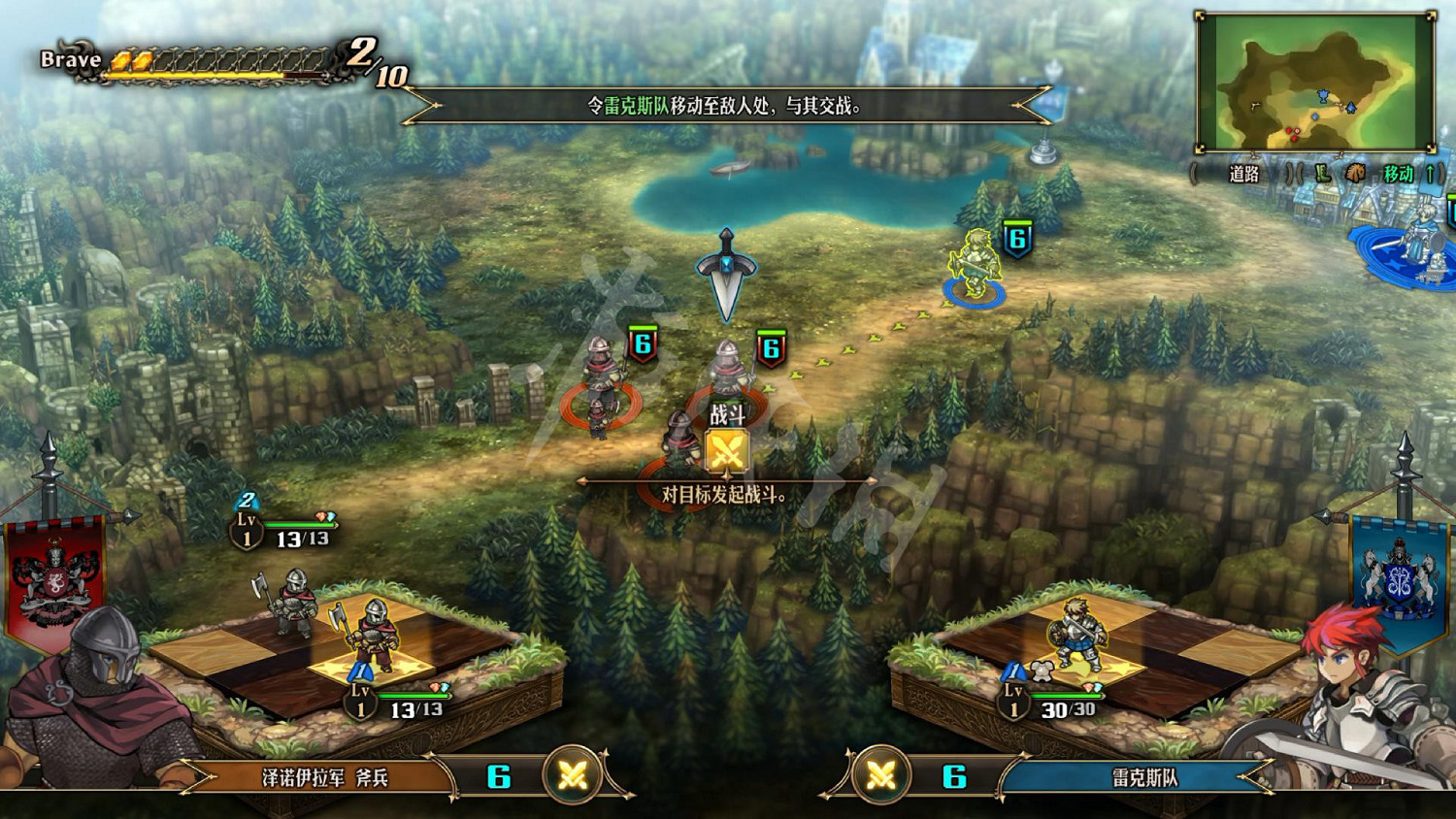Select the front axeman on enemy formation board
The width and height of the screenshot is (1456, 819).
(370, 636)
